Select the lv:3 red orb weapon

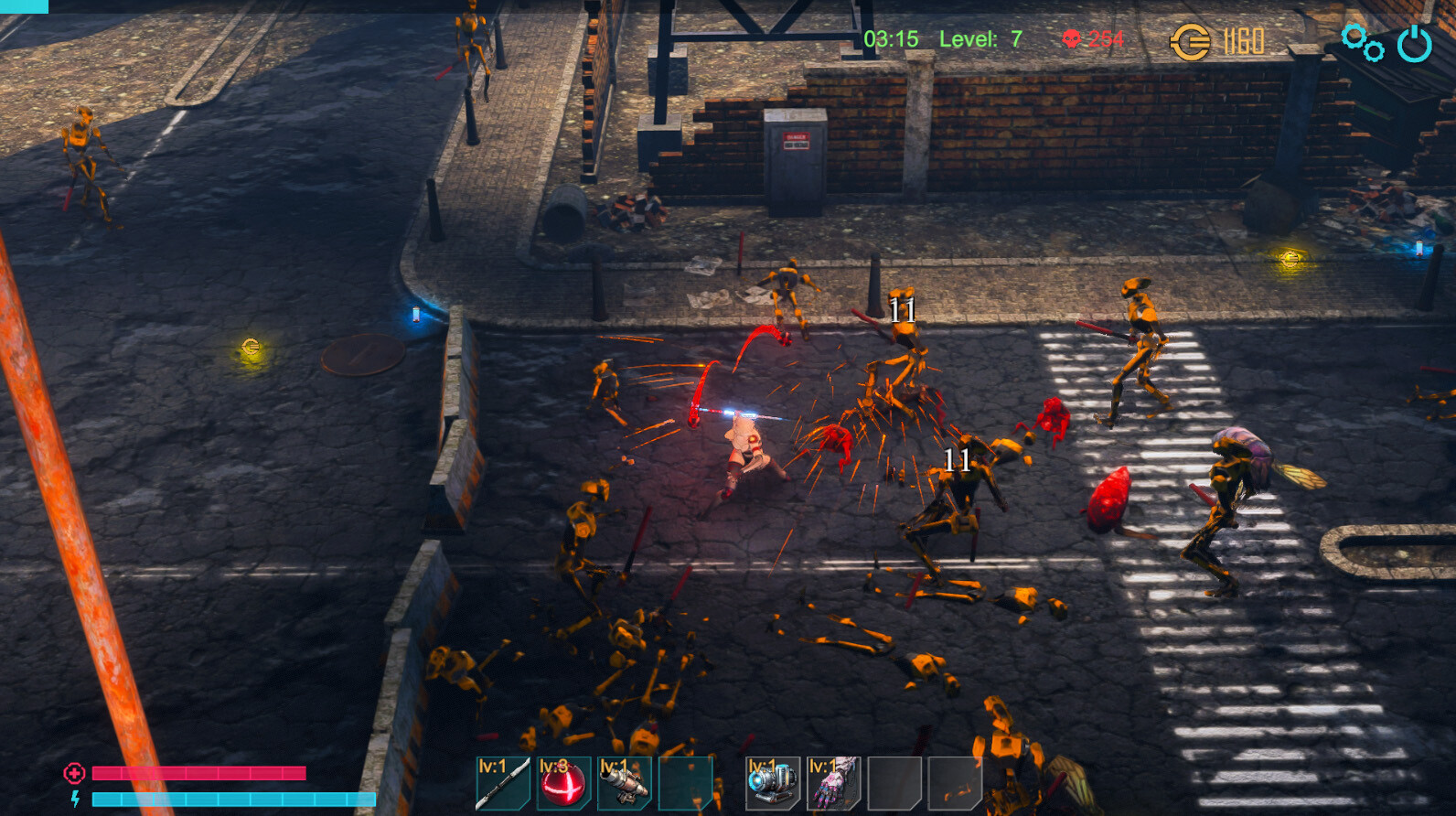coord(564,784)
